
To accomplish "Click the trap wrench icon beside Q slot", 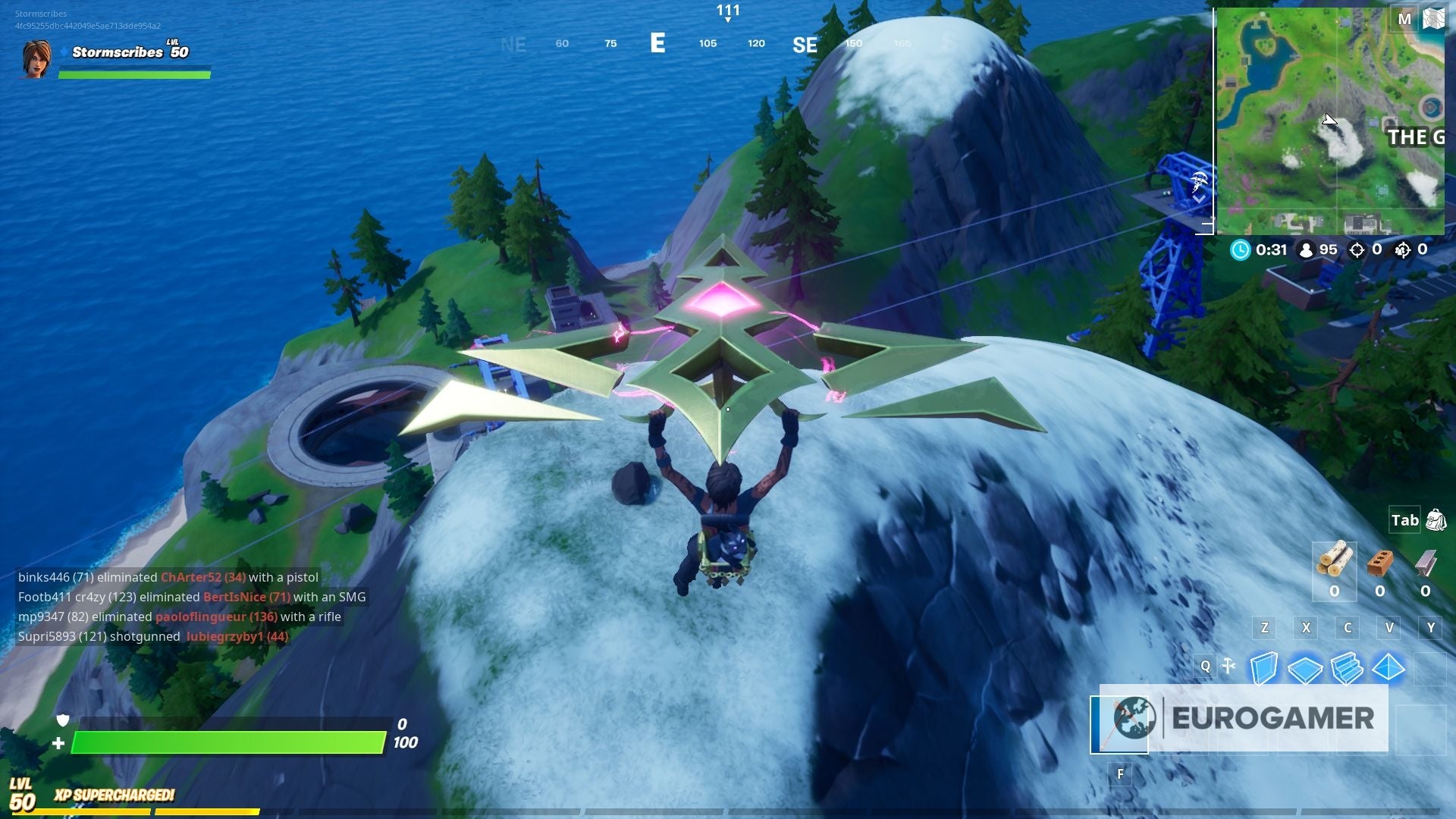I will [x=1227, y=664].
